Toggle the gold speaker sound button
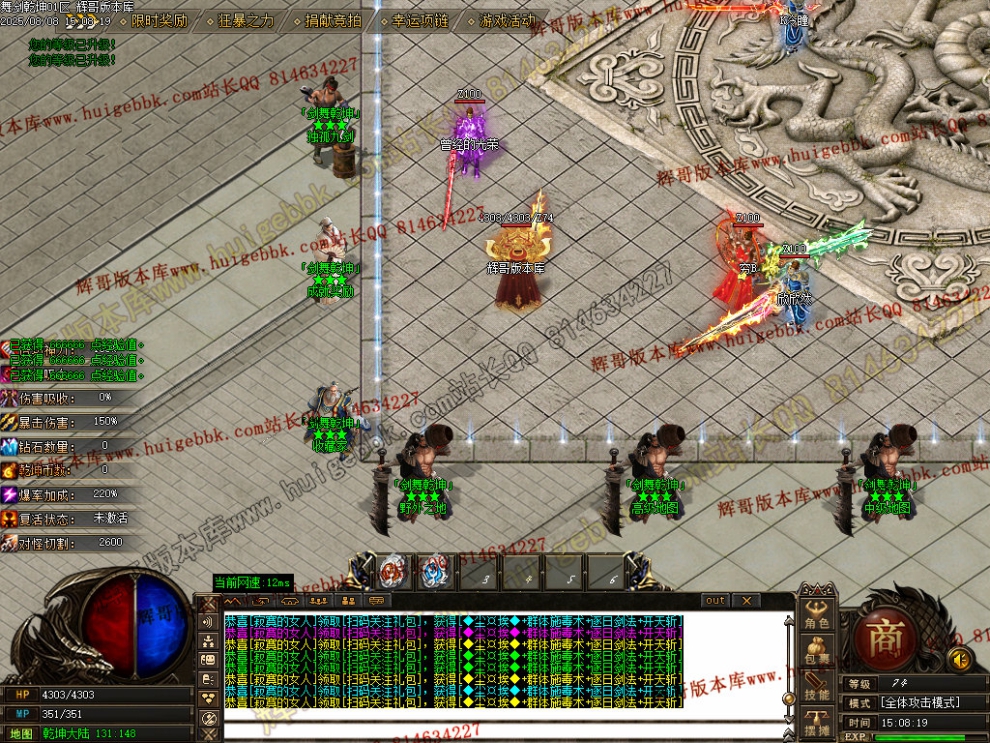The width and height of the screenshot is (990, 743). point(959,659)
